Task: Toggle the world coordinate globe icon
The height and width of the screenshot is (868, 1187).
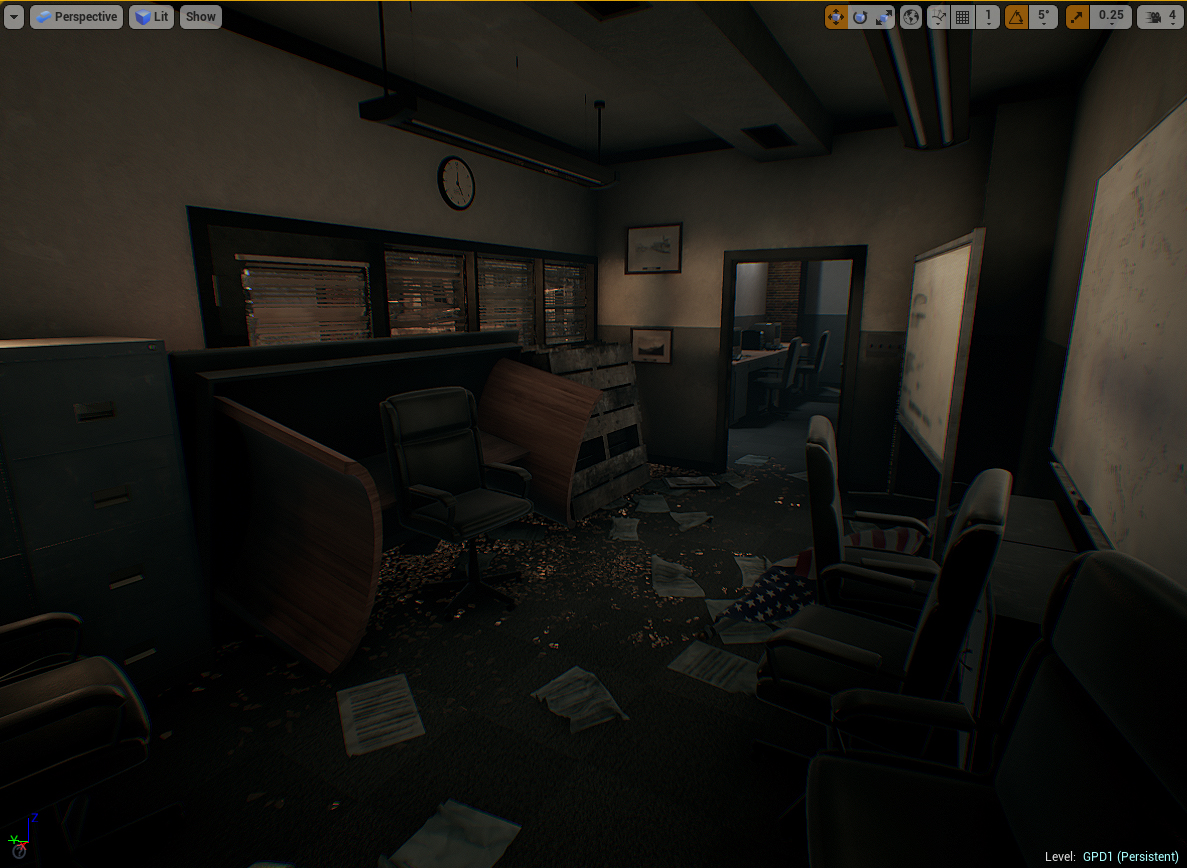Action: 911,17
